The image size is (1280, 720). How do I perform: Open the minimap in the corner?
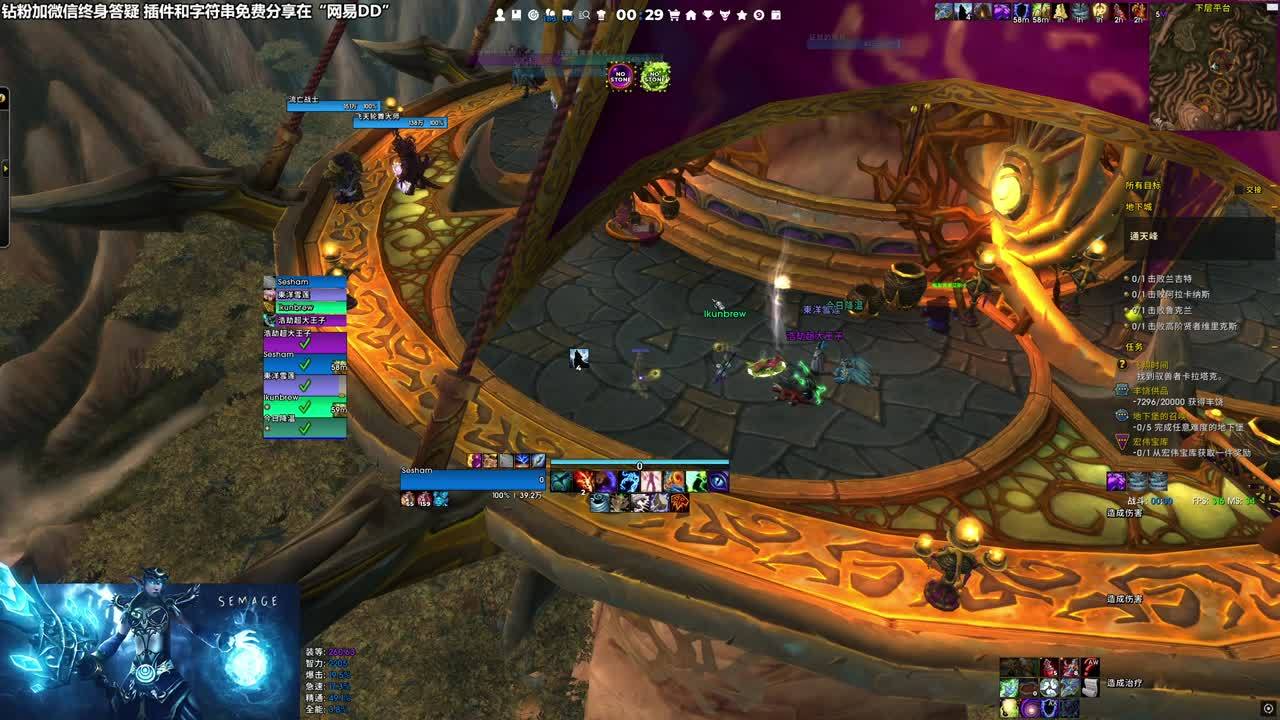[1213, 66]
